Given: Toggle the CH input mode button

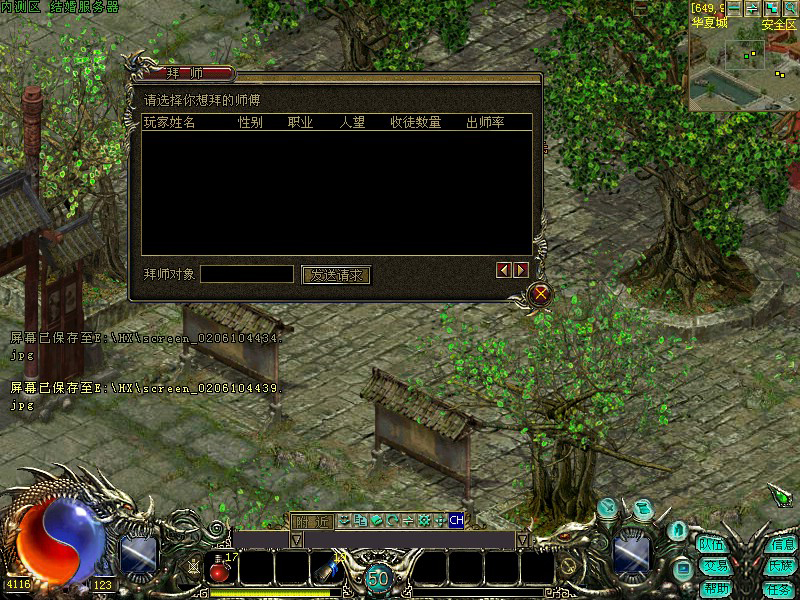Looking at the screenshot, I should (x=456, y=520).
